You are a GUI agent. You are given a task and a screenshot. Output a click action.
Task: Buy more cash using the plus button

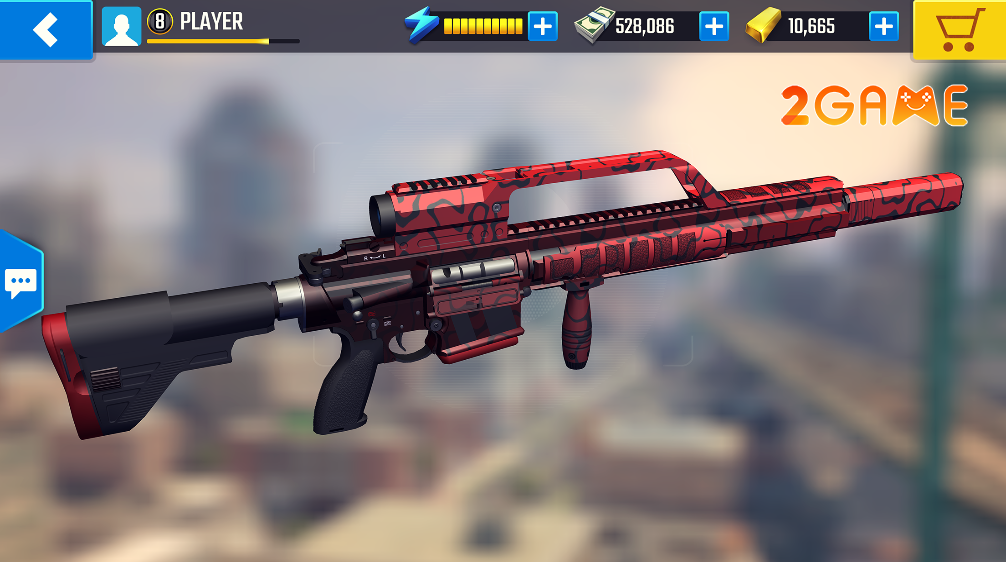(714, 26)
